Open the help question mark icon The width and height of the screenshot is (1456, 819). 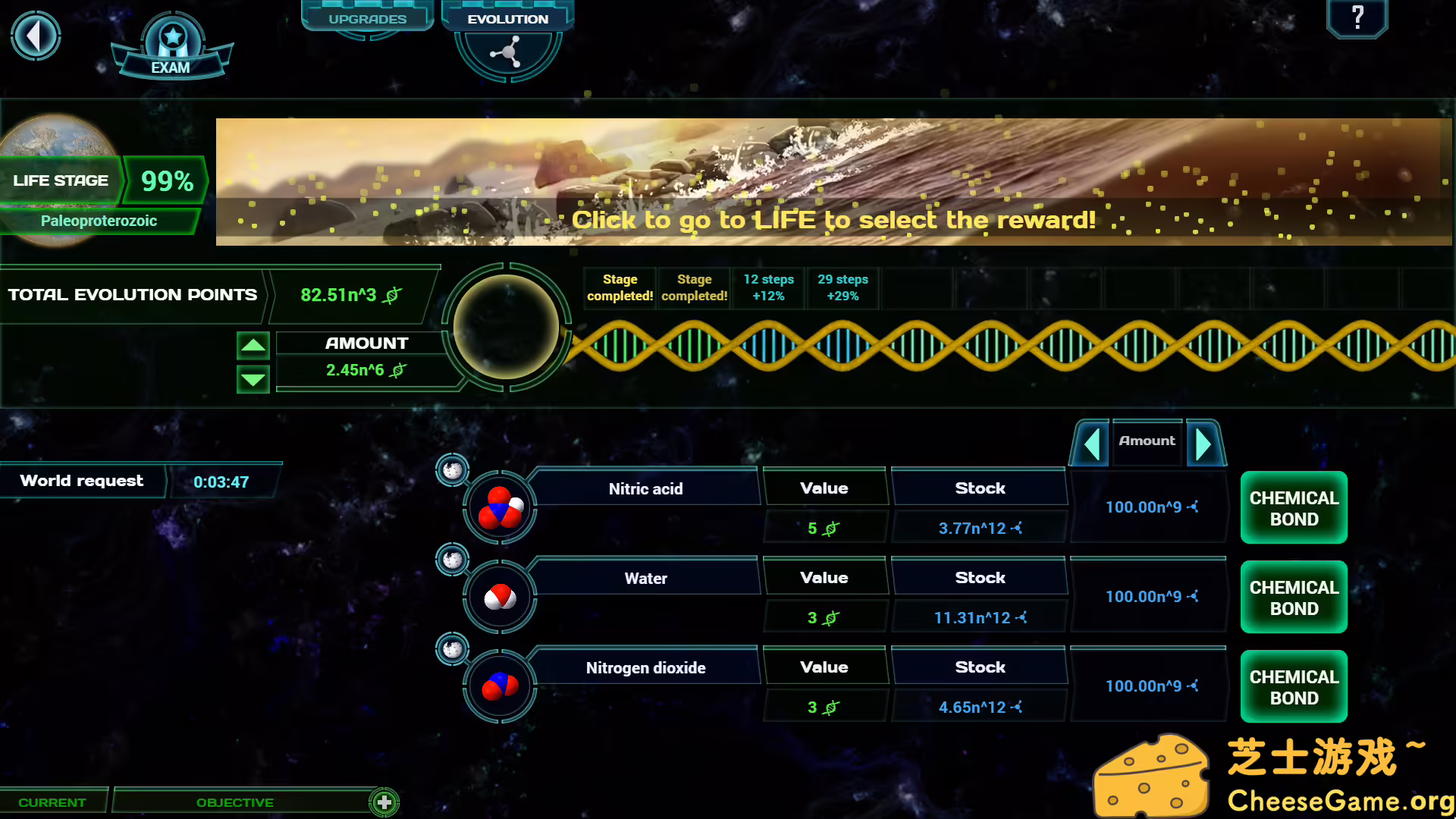point(1357,19)
